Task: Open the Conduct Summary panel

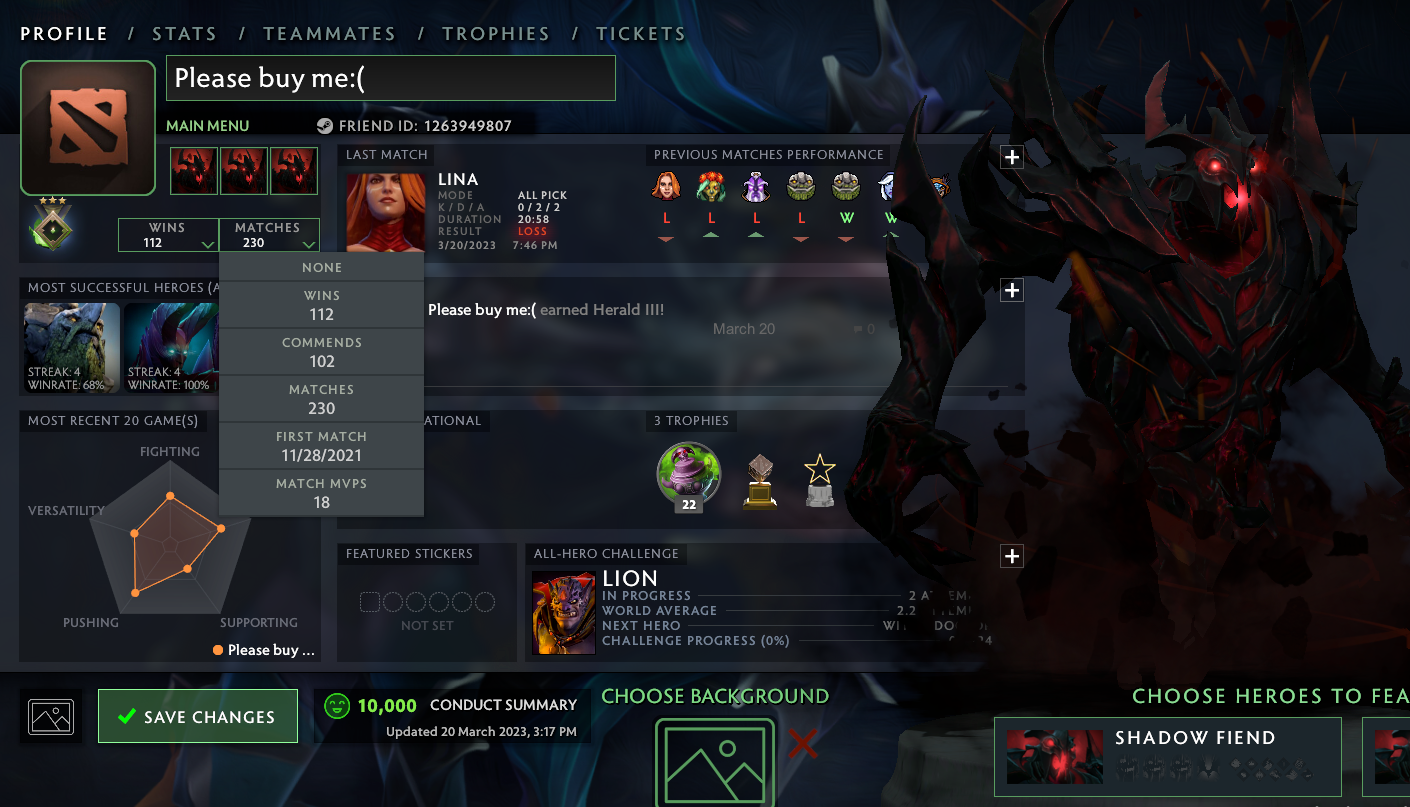Action: point(452,716)
